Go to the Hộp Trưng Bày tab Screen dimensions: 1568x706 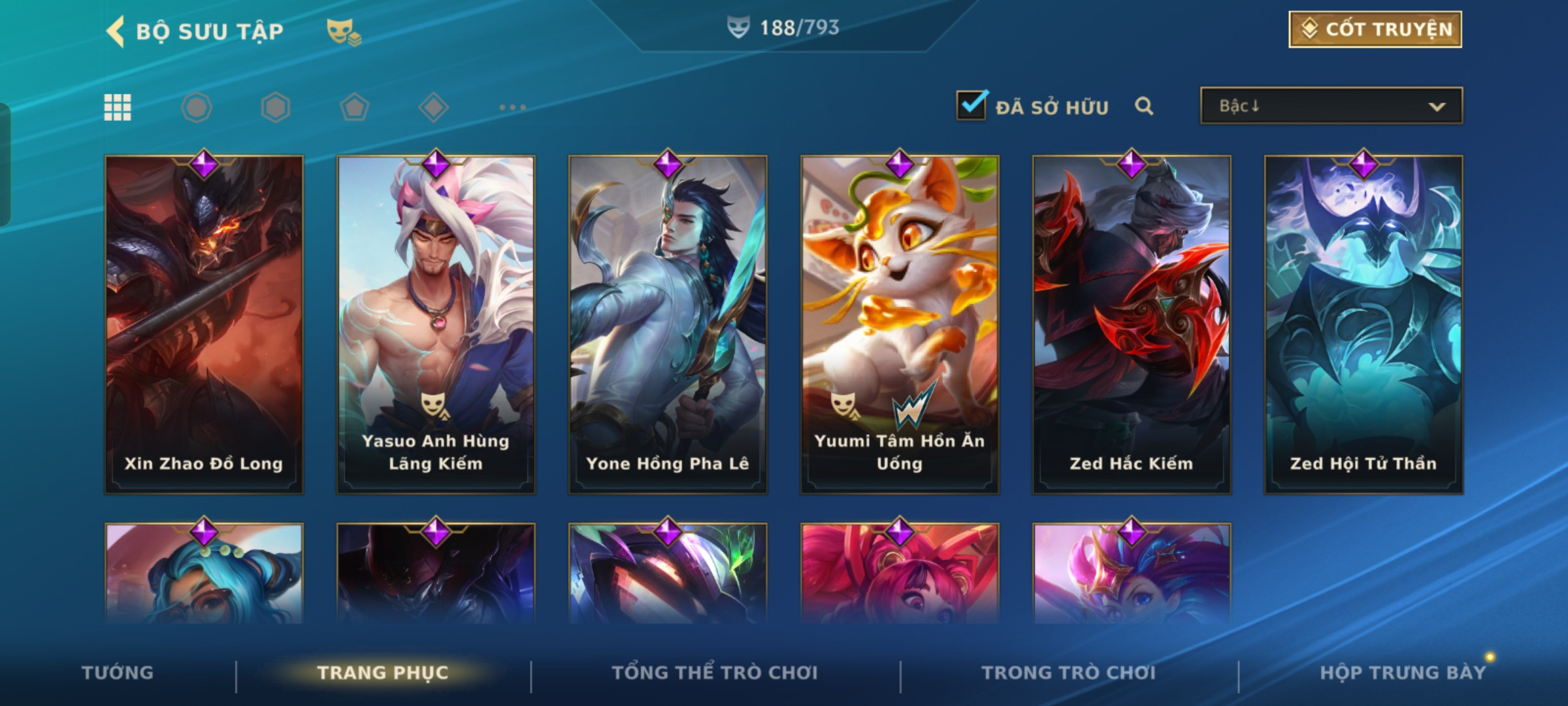pyautogui.click(x=1403, y=673)
